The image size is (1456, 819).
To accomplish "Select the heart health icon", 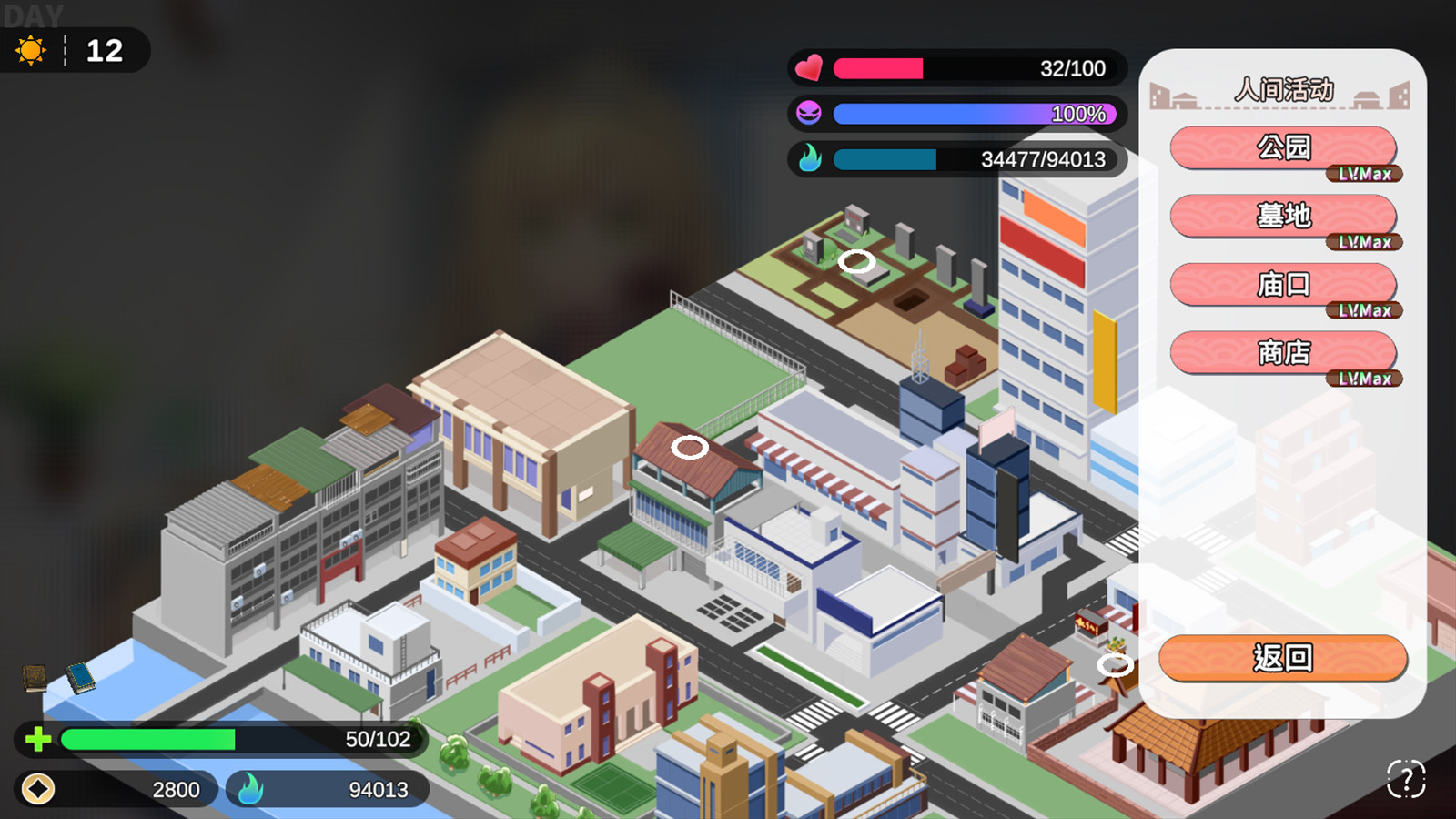I will pos(808,67).
